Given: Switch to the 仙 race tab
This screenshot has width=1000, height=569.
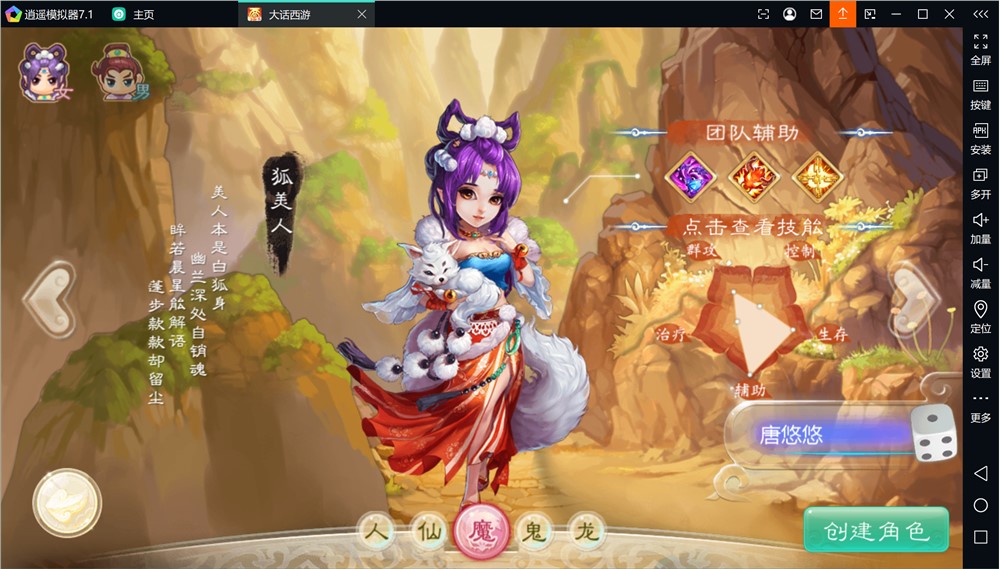Looking at the screenshot, I should coord(427,530).
